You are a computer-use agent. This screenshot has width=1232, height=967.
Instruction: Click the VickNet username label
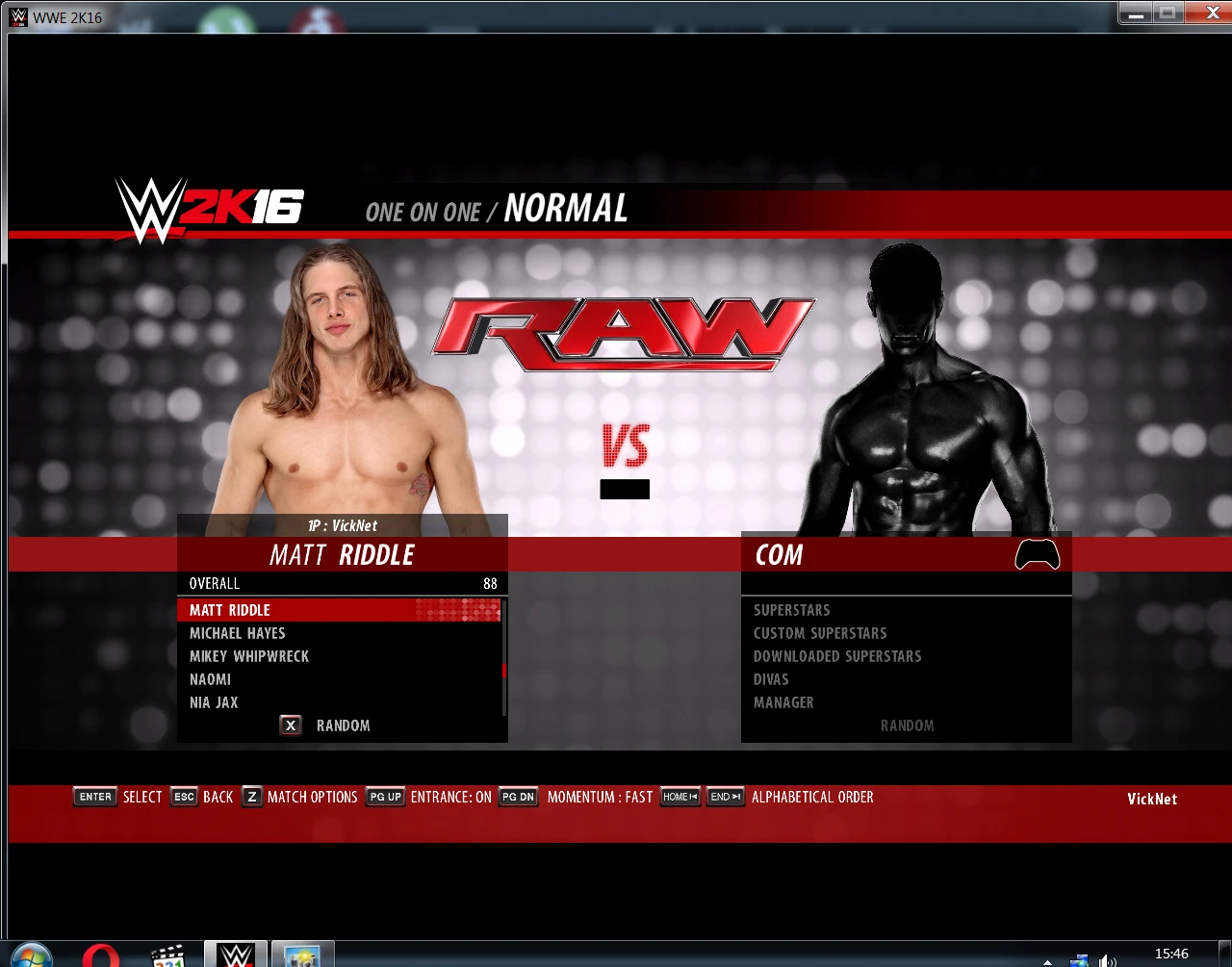1151,798
